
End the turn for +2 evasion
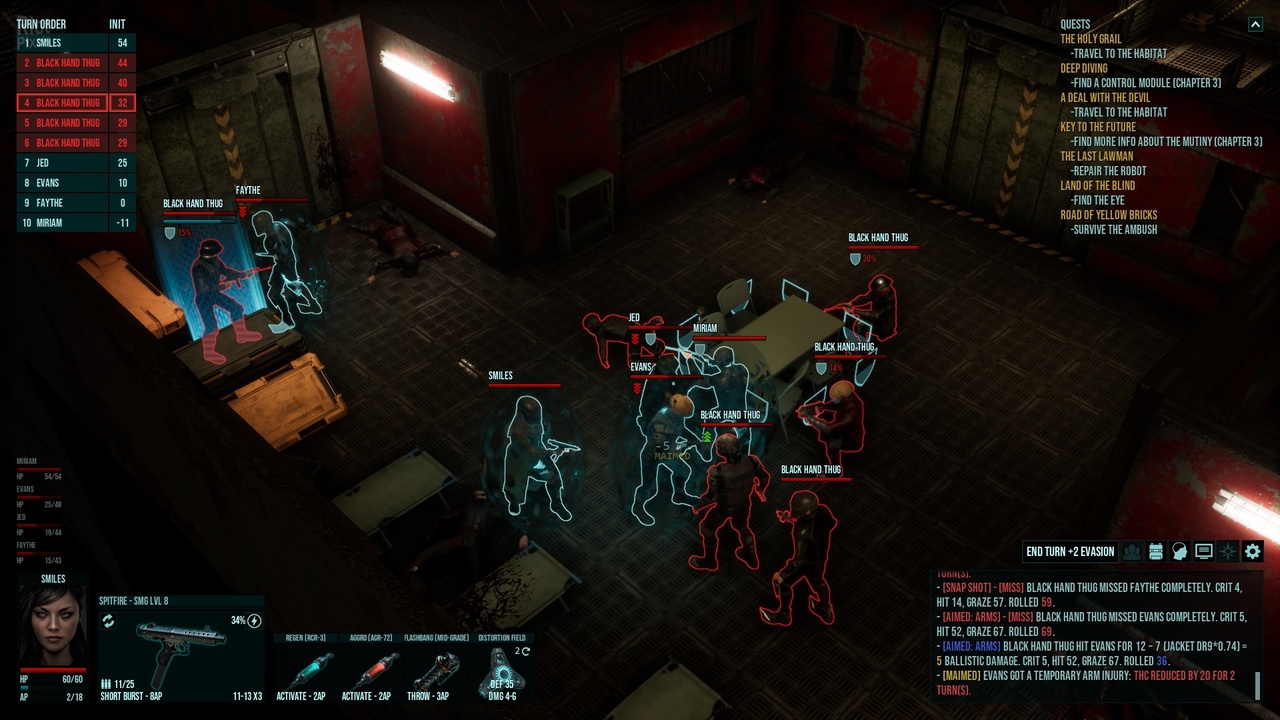(1070, 551)
